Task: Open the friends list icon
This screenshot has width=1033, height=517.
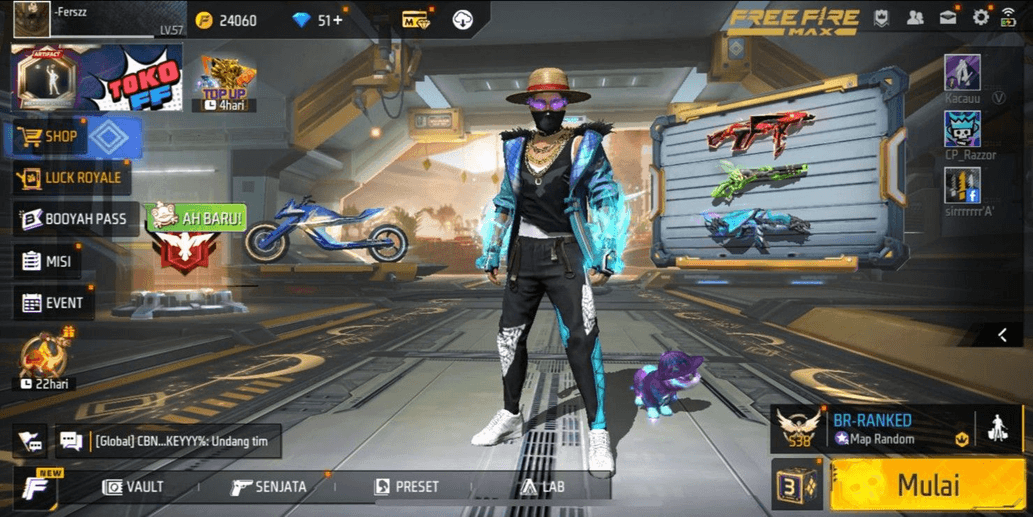Action: tap(915, 18)
